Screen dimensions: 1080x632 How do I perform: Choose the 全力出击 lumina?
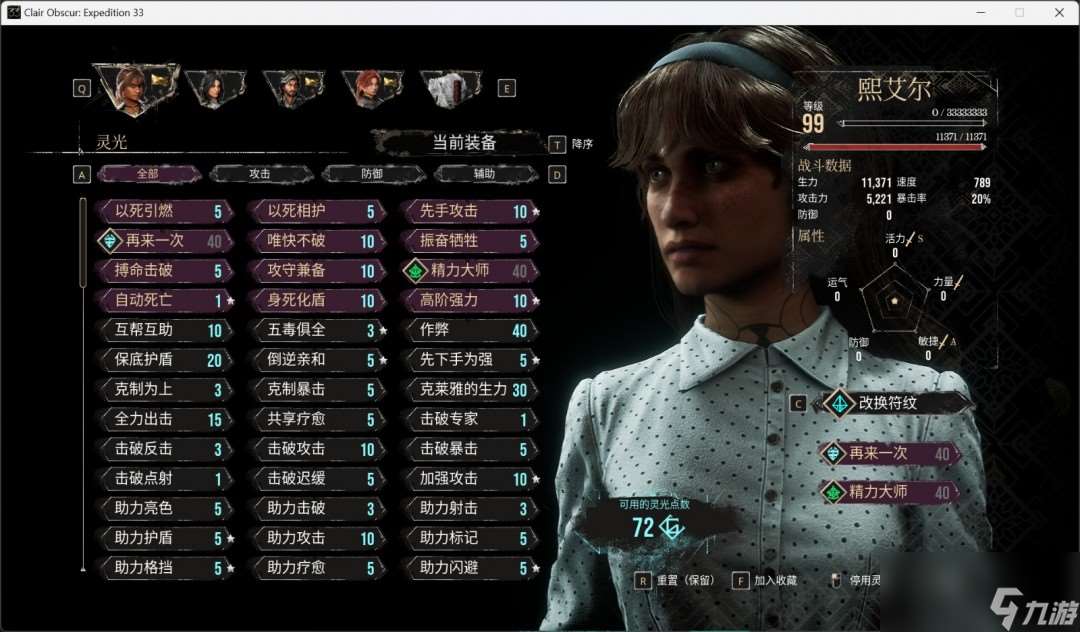[x=165, y=419]
